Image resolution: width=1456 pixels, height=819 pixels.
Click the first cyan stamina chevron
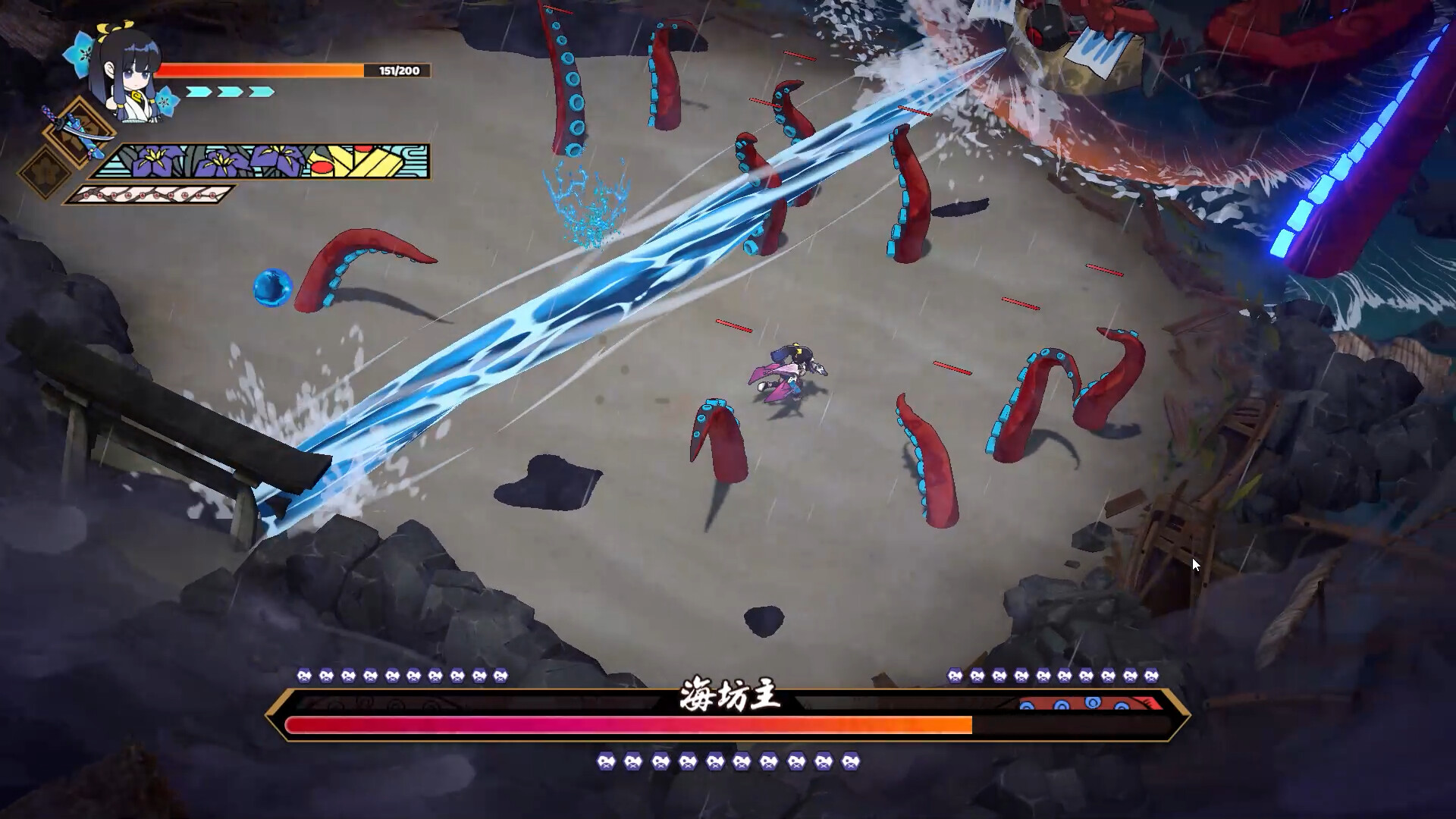click(199, 91)
